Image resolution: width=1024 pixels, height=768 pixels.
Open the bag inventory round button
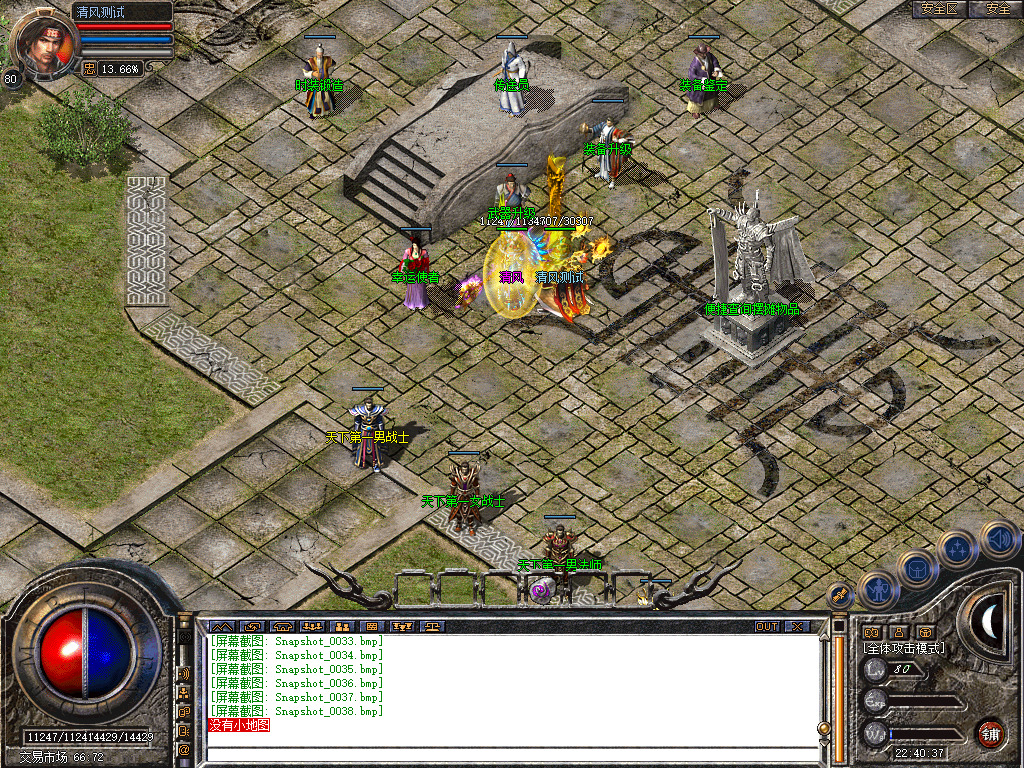(916, 570)
